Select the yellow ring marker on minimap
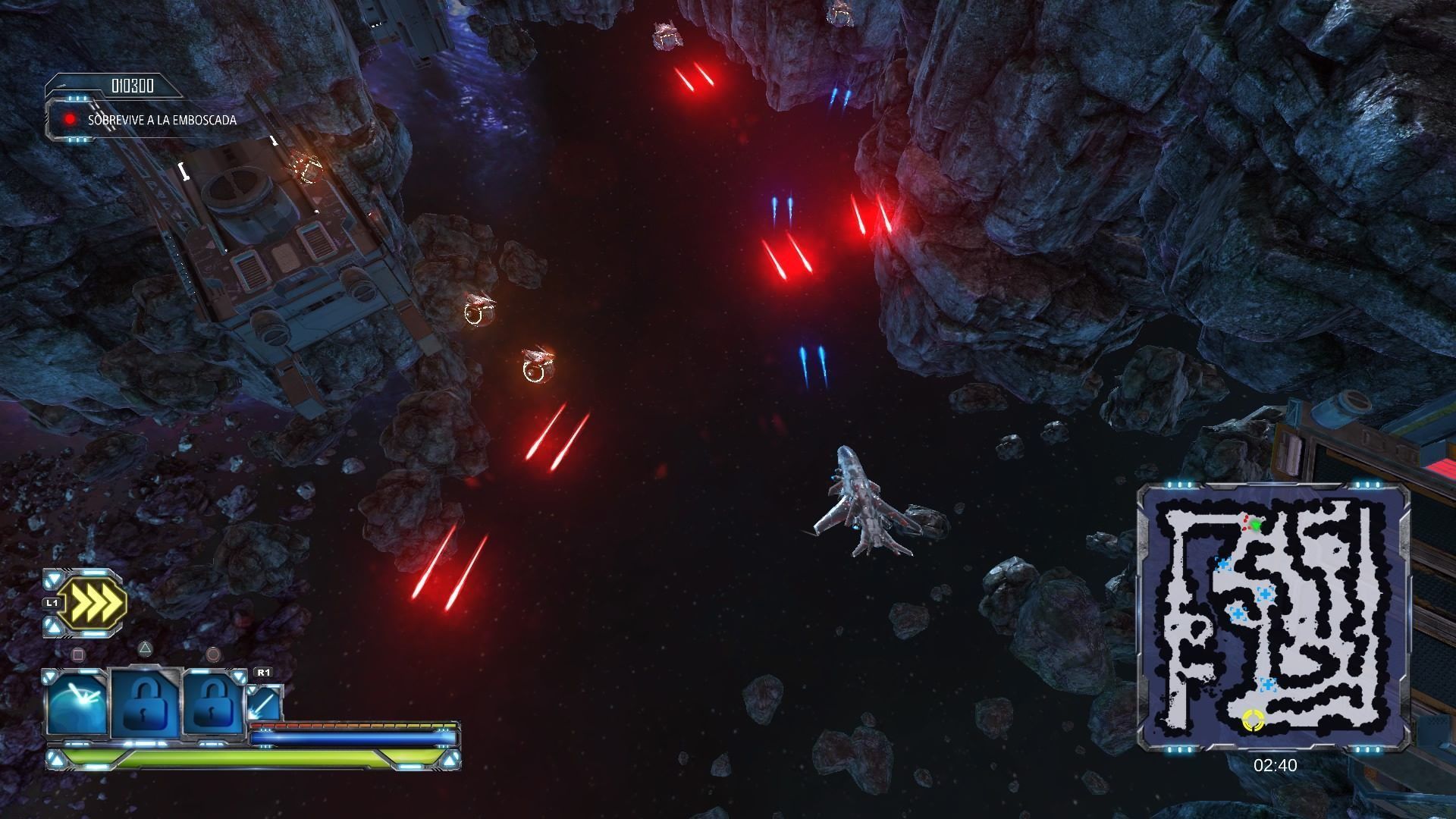This screenshot has width=1456, height=819. [1253, 720]
